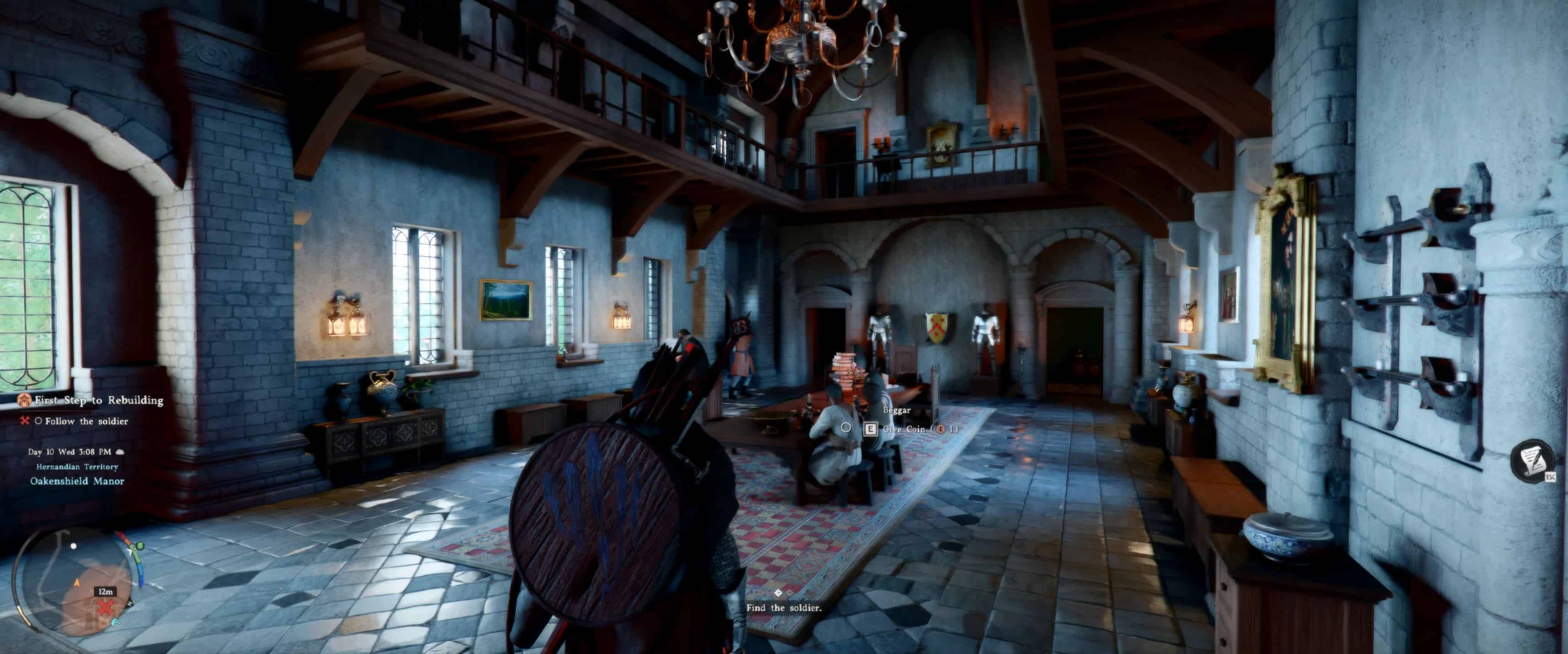The width and height of the screenshot is (1568, 654).
Task: Click the Follow the soldier objective
Action: coord(86,421)
